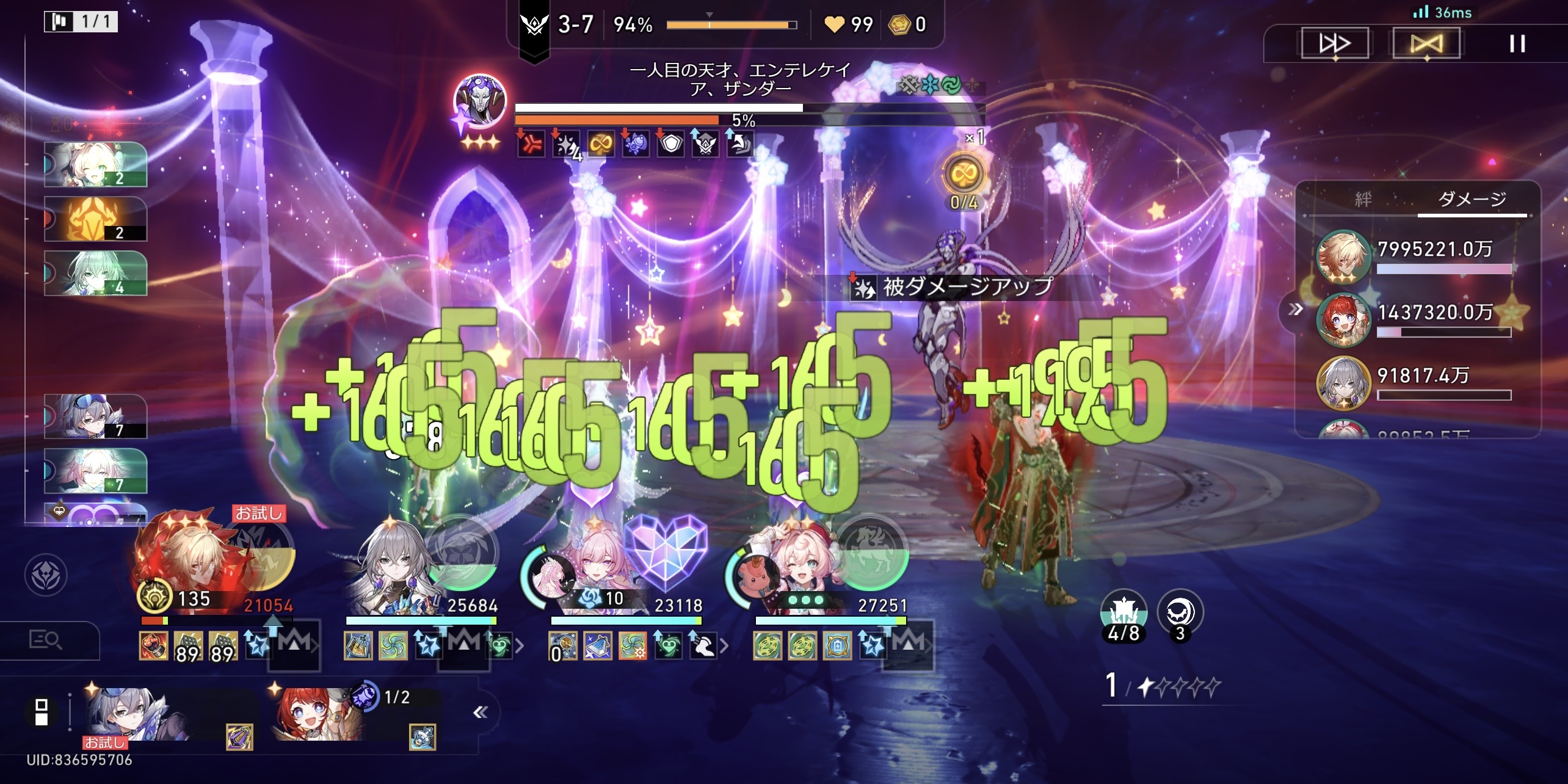Open the battle details magnifier list button

(x=46, y=640)
